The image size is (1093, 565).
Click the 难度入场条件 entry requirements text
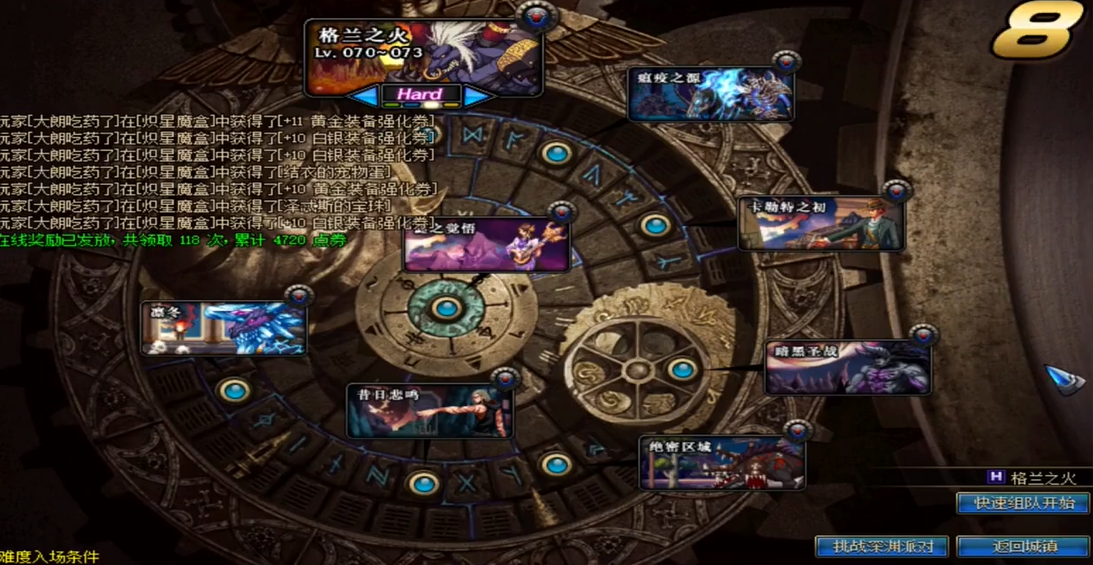pos(50,556)
